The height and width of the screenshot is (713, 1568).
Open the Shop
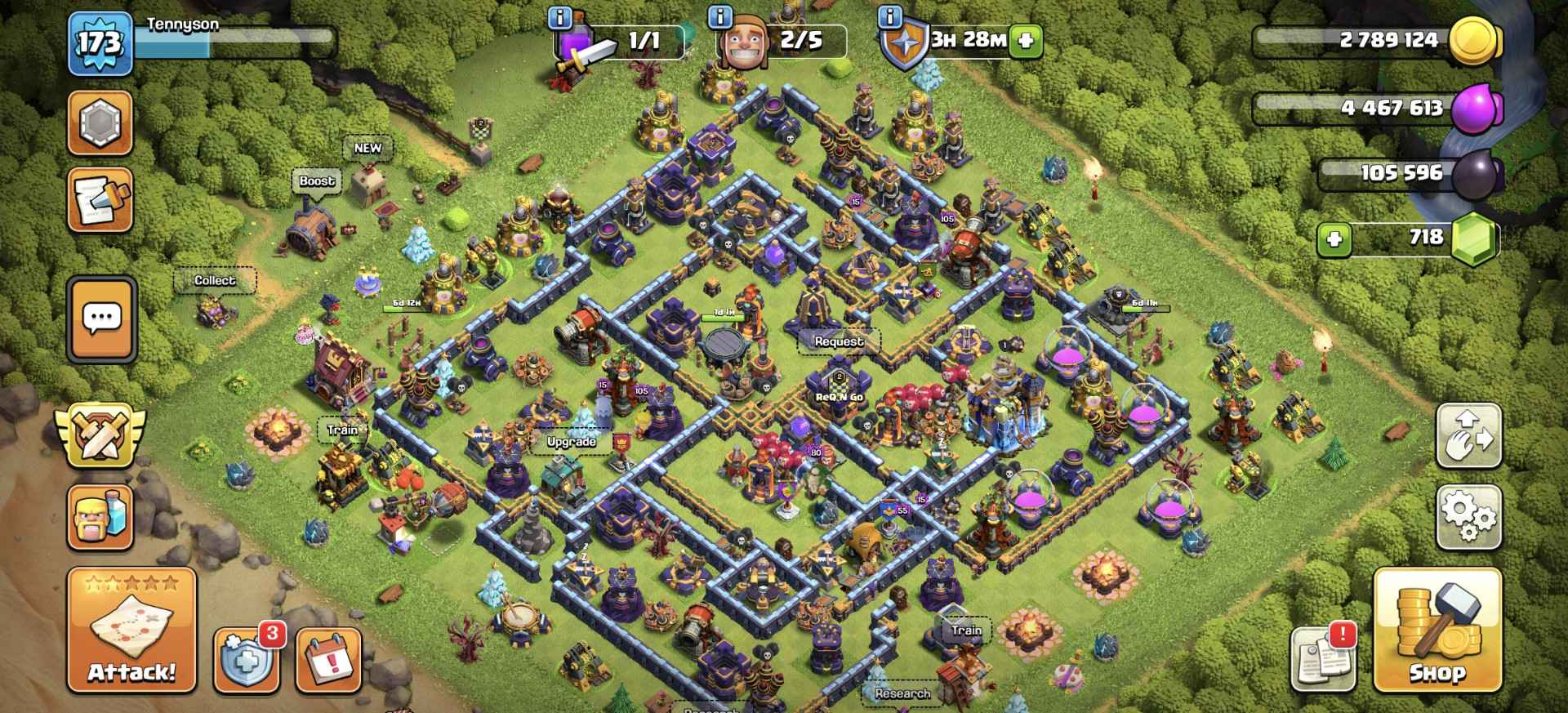1437,631
